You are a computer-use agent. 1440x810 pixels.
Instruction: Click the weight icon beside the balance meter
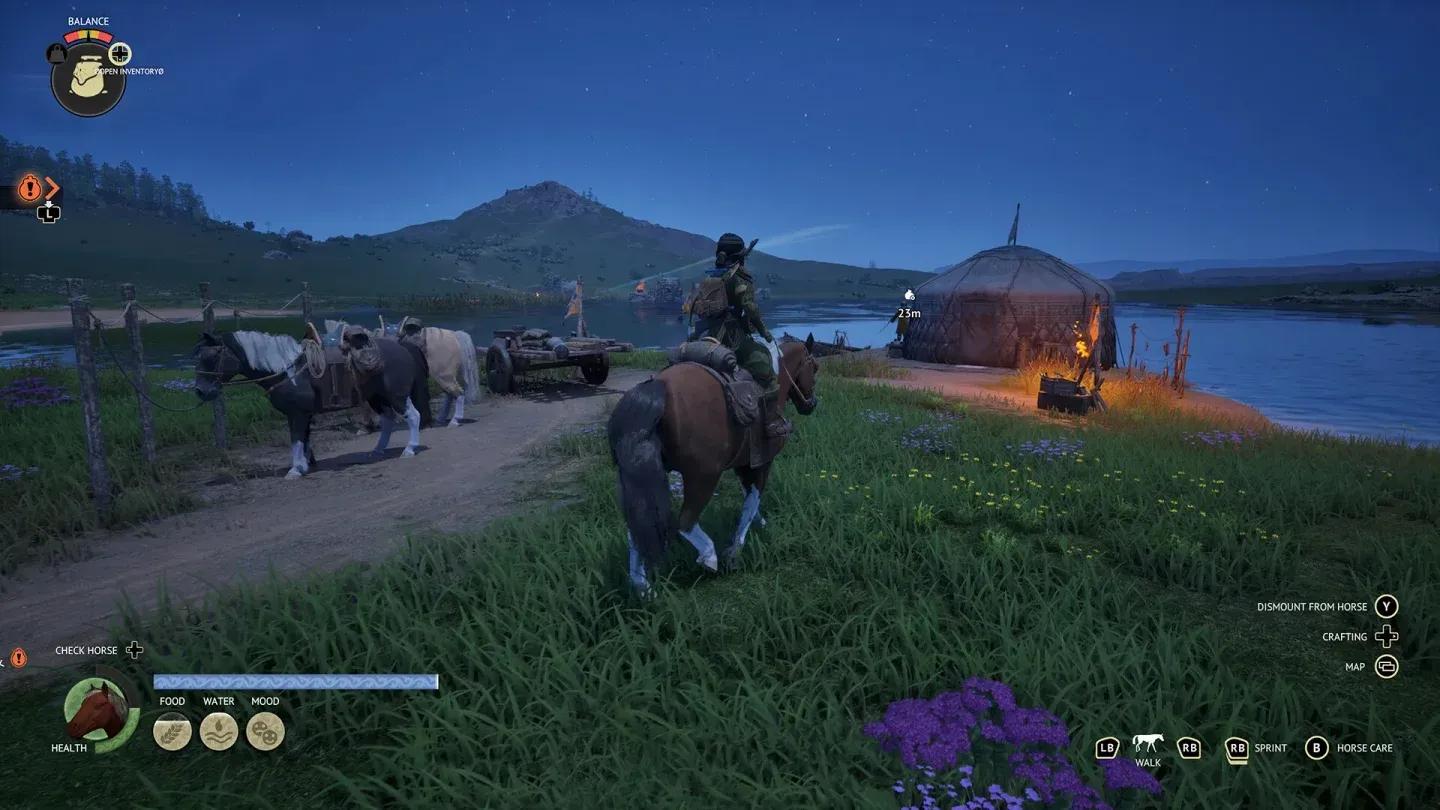tap(57, 54)
